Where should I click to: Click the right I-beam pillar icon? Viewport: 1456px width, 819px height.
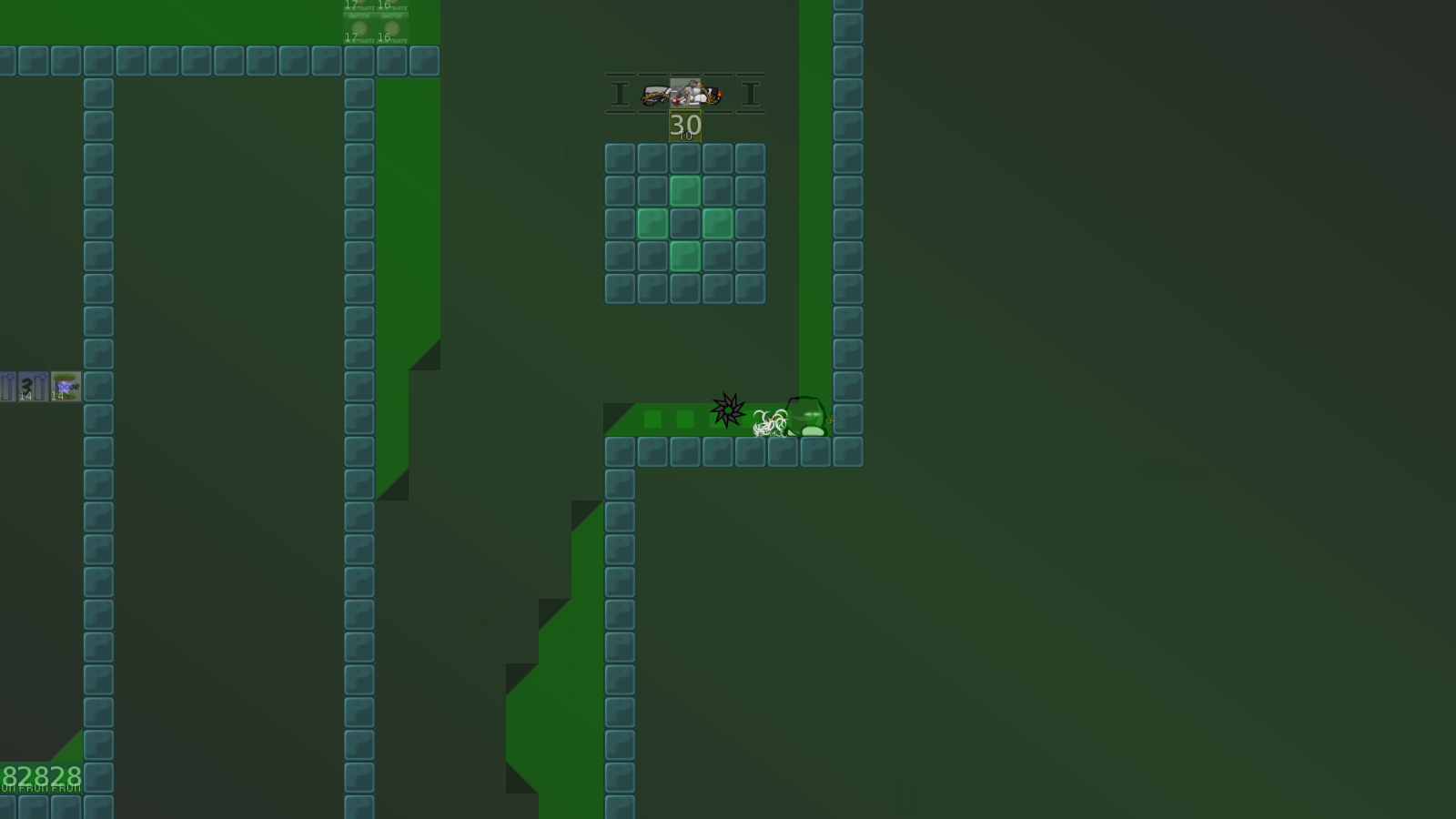(751, 94)
